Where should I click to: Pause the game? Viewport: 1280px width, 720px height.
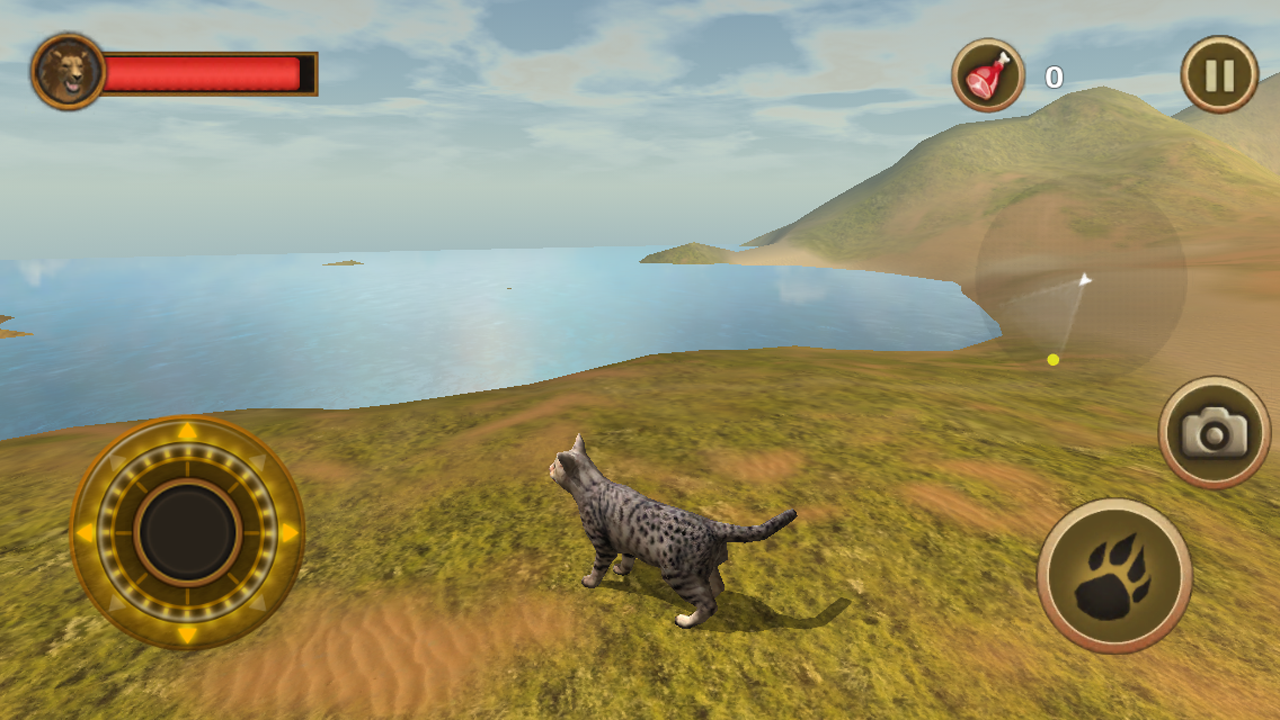[x=1219, y=75]
